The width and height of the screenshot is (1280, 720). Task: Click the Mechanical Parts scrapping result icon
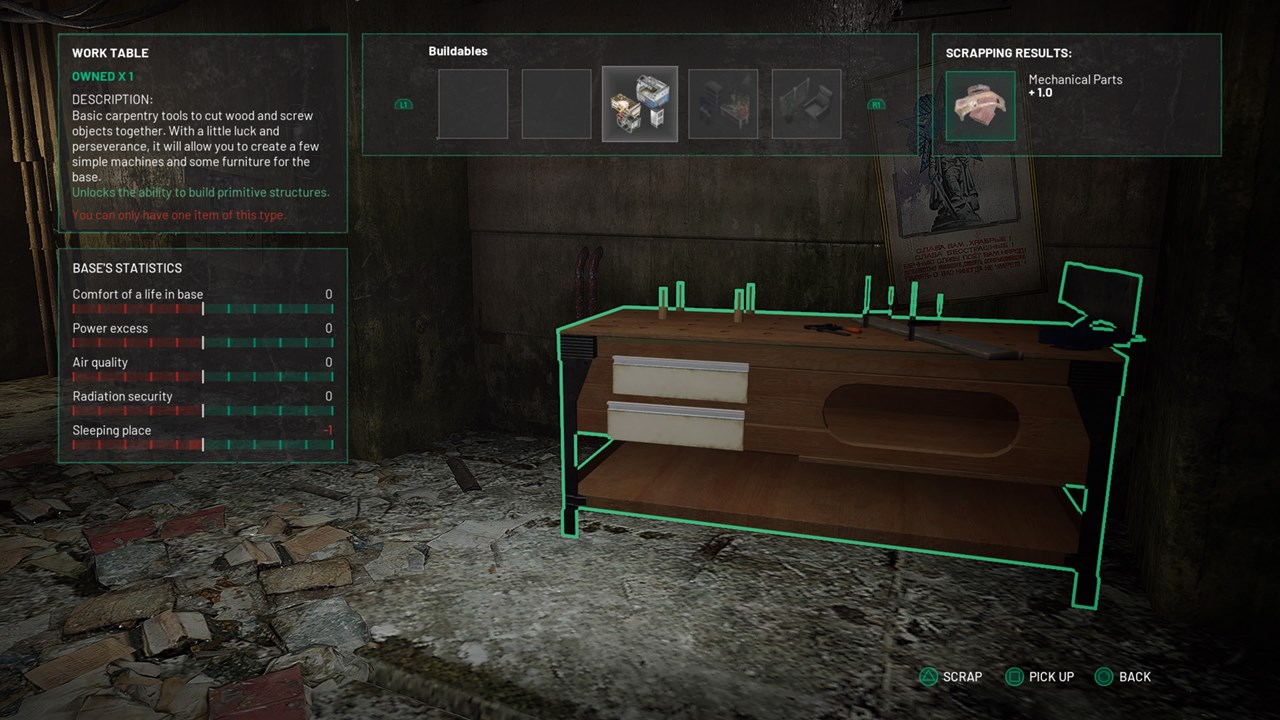point(981,105)
